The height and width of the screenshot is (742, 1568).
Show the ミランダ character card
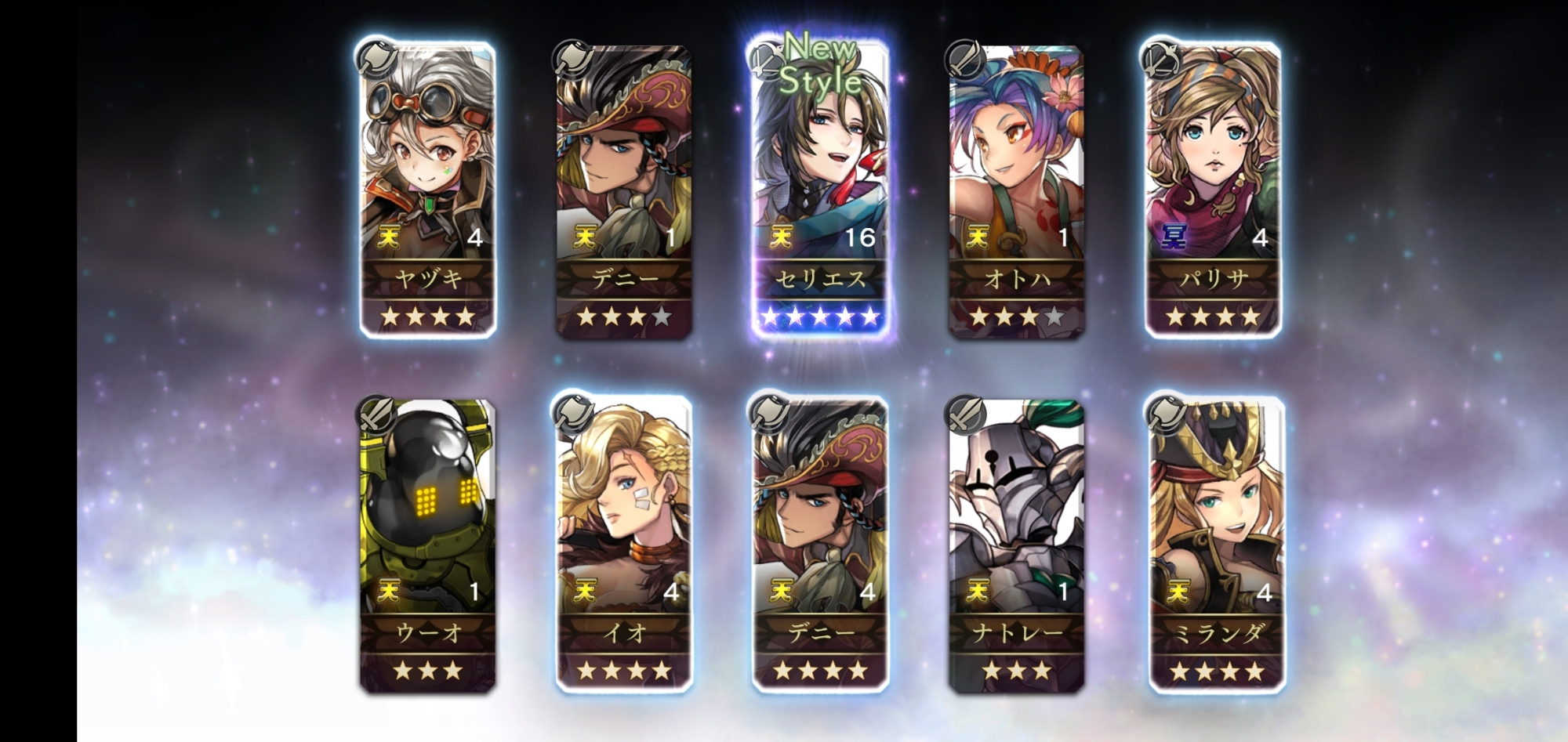[x=1216, y=545]
